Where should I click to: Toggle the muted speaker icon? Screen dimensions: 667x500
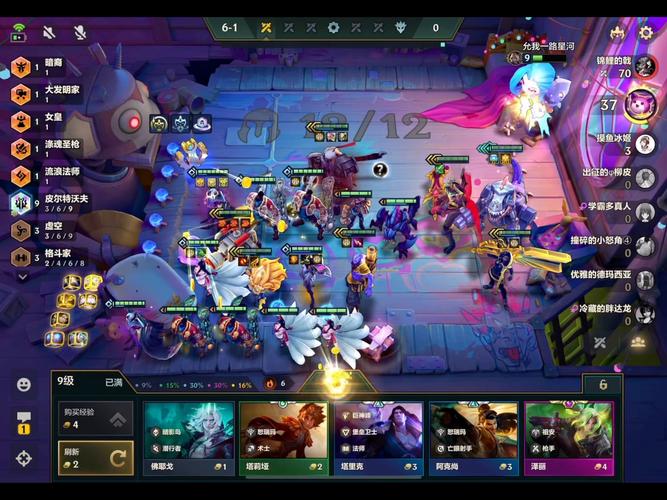pos(48,33)
